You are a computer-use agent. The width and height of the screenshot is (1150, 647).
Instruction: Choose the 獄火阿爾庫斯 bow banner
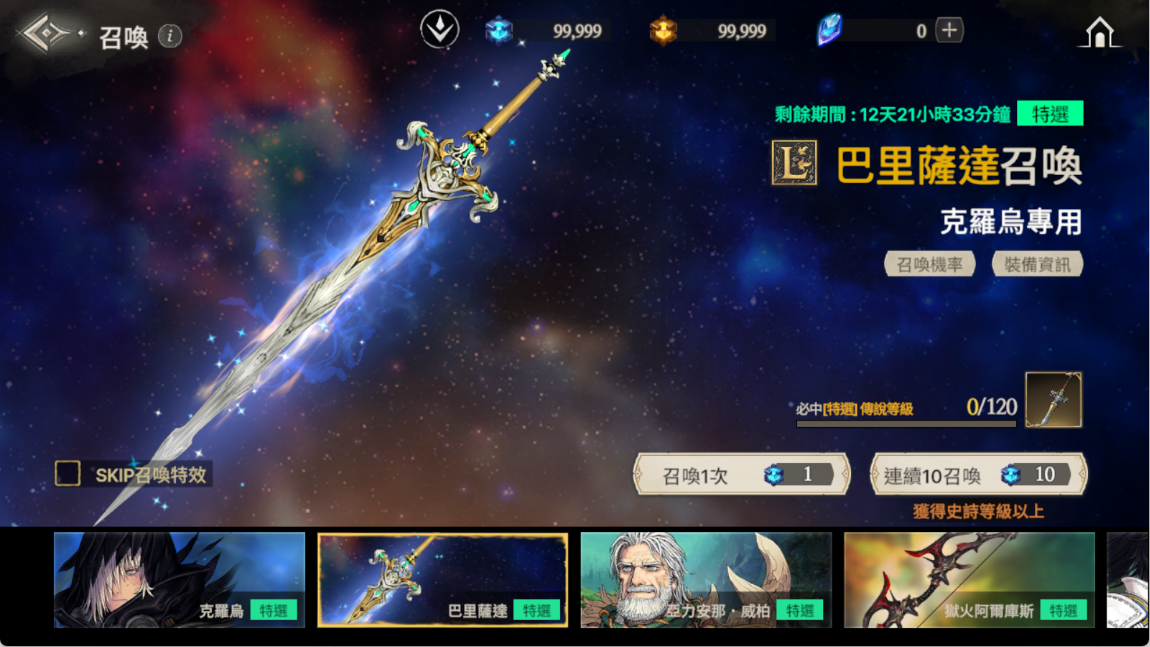point(969,580)
